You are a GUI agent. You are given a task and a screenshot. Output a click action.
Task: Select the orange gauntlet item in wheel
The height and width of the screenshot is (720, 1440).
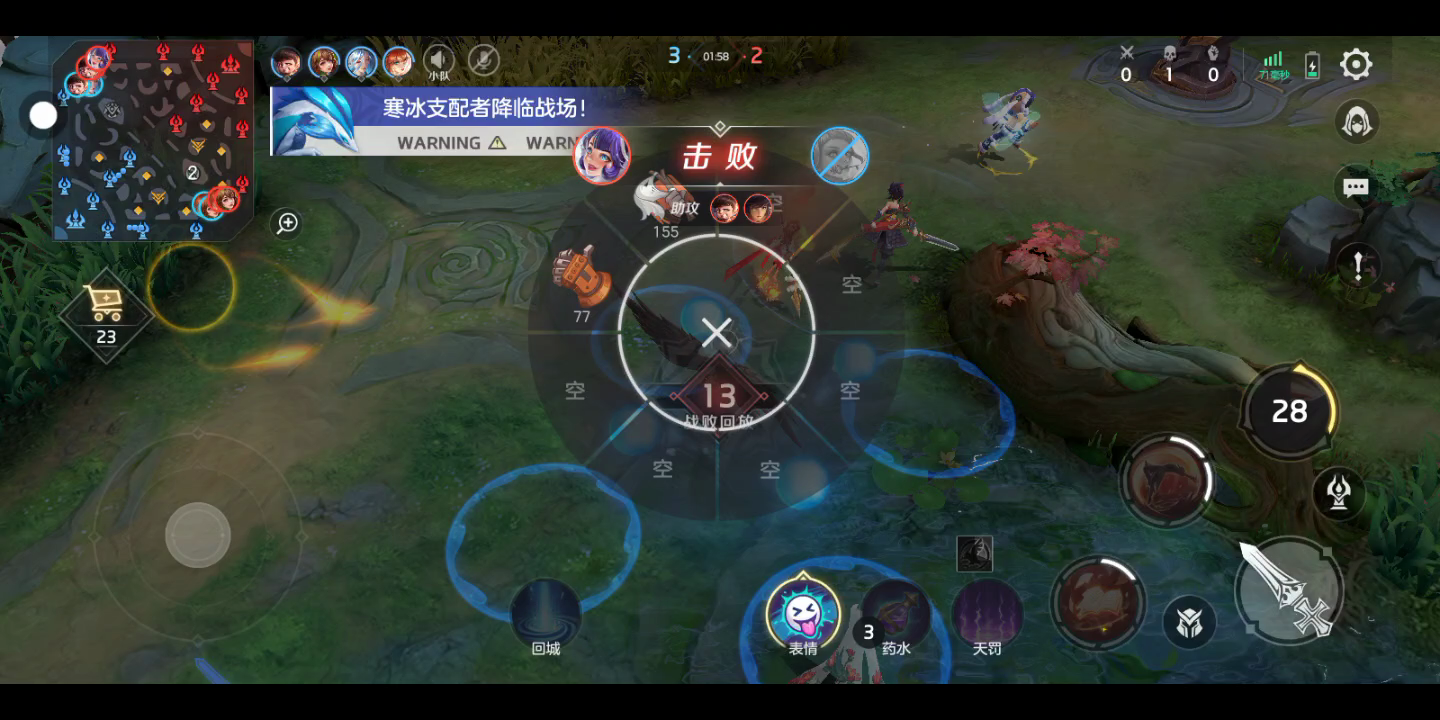pyautogui.click(x=583, y=277)
